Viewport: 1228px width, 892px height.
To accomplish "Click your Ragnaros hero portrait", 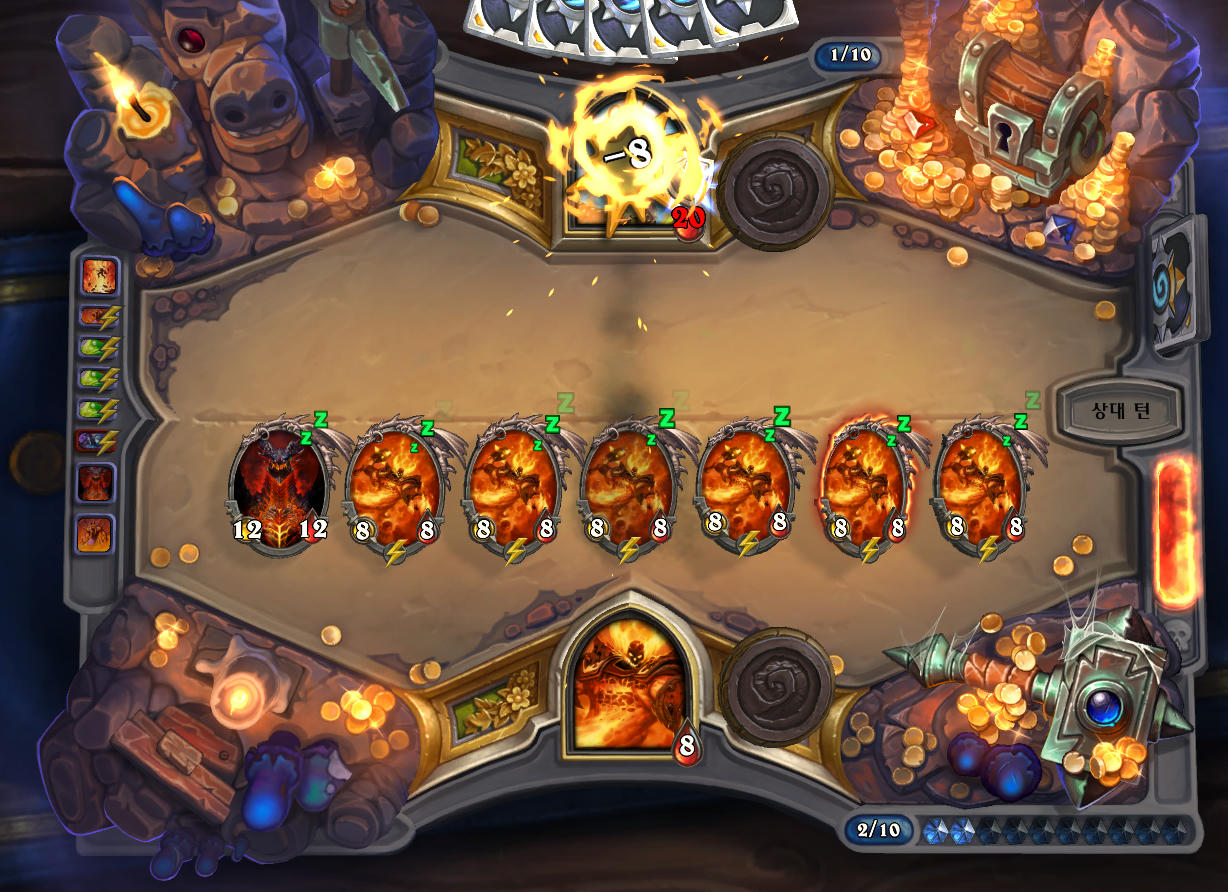I will pyautogui.click(x=630, y=685).
